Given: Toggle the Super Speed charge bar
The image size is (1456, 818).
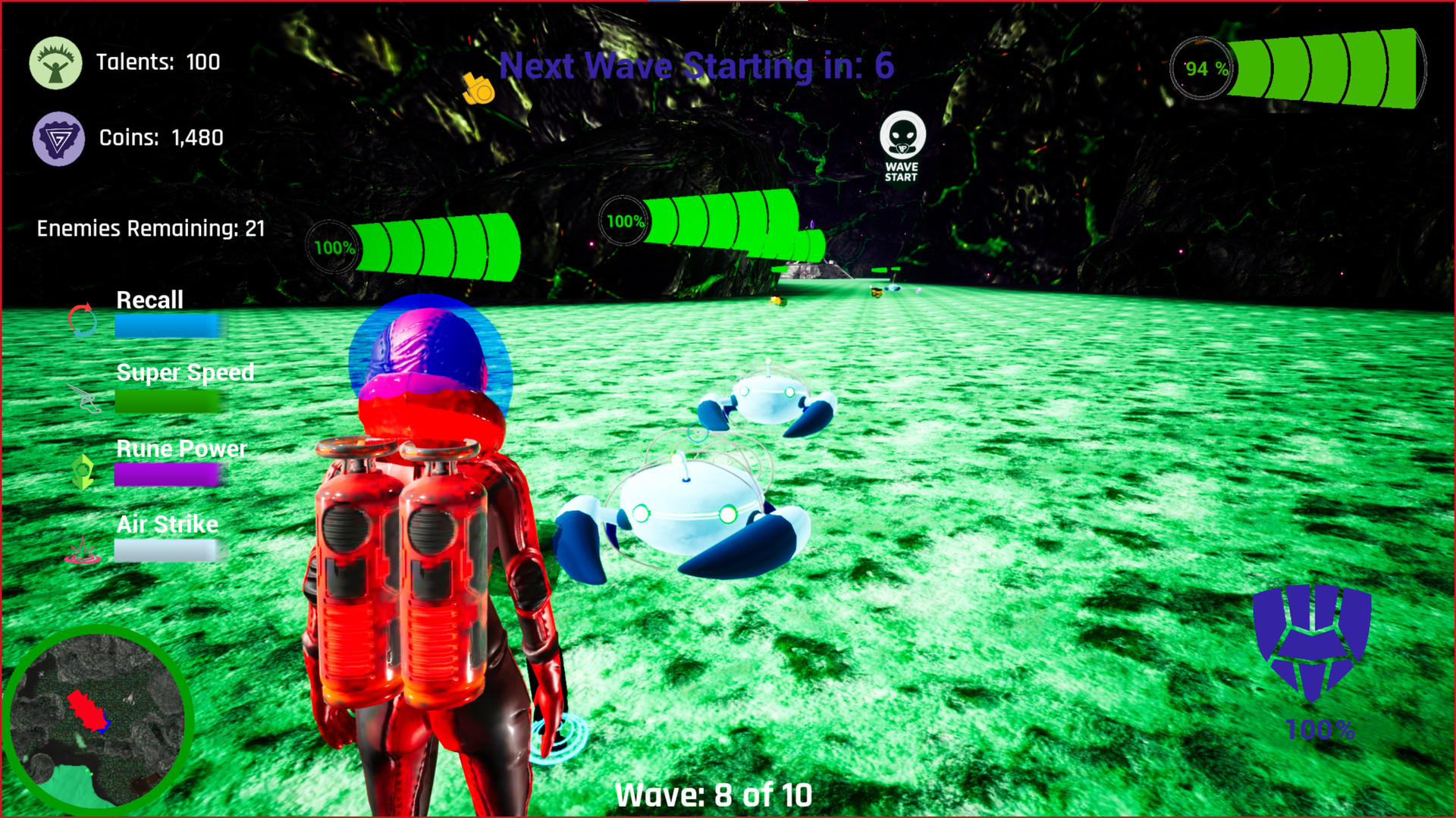Looking at the screenshot, I should tap(165, 403).
